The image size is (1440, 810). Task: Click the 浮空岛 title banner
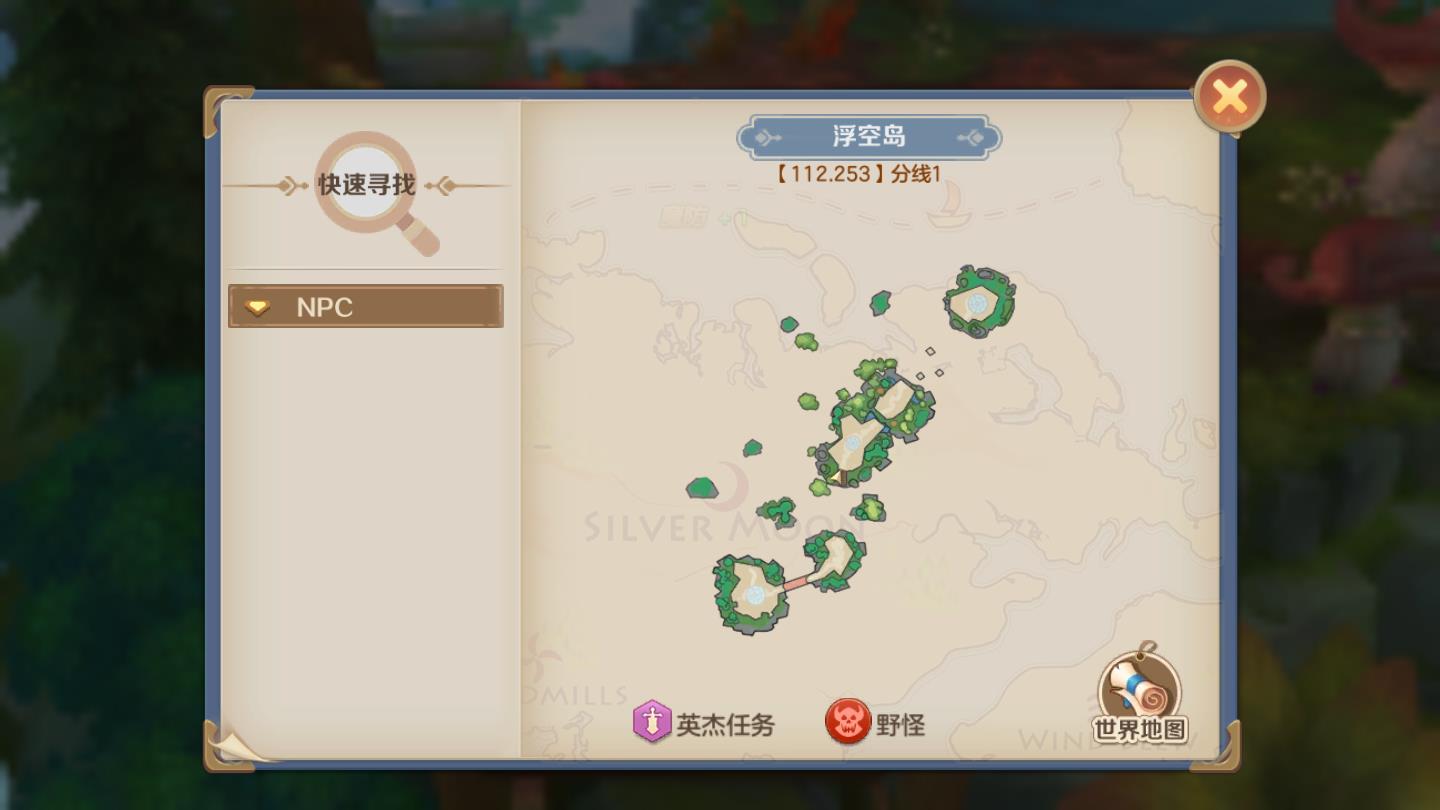(x=869, y=136)
